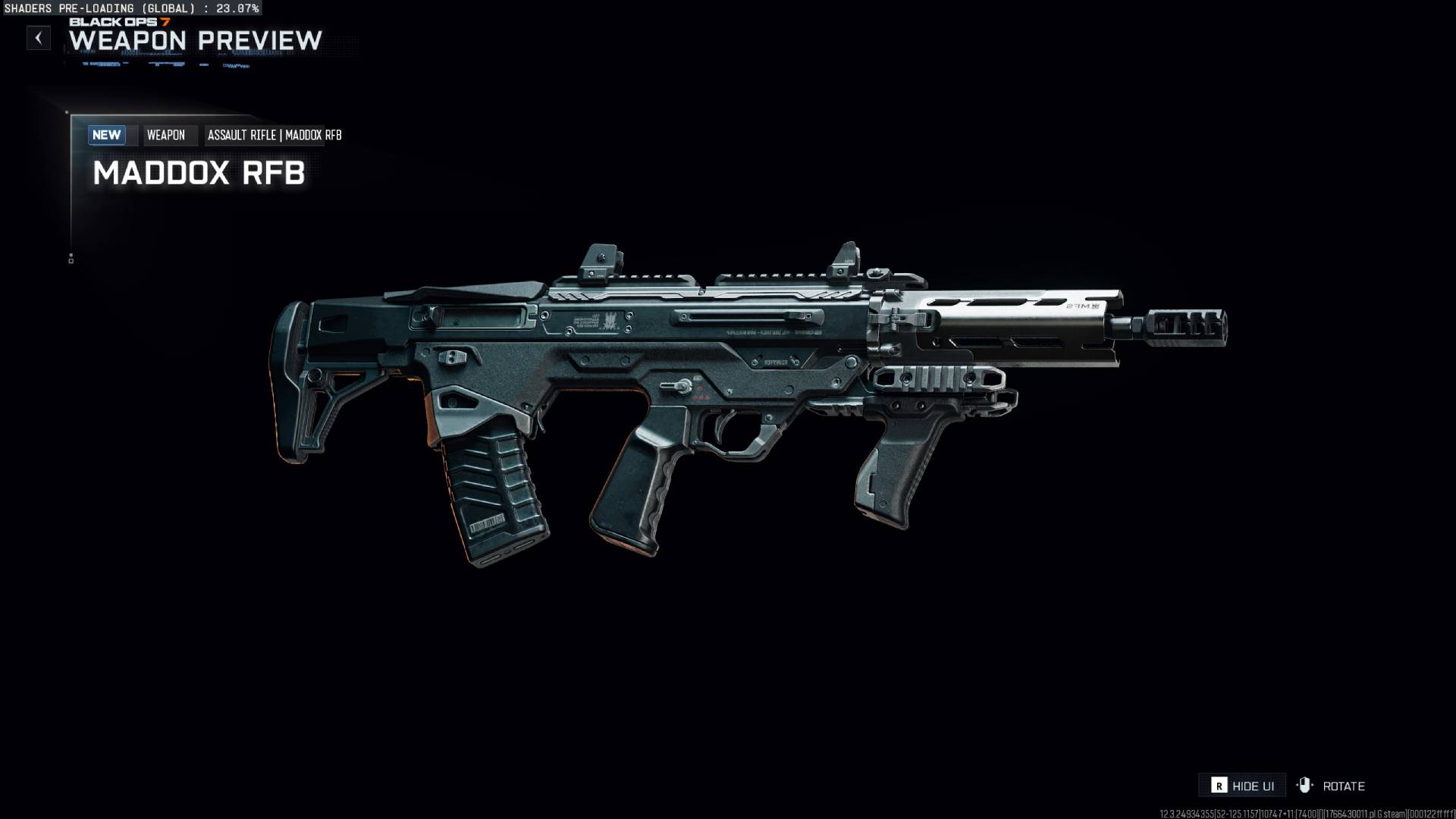Click the Rotate control label
This screenshot has width=1456, height=819.
1344,786
